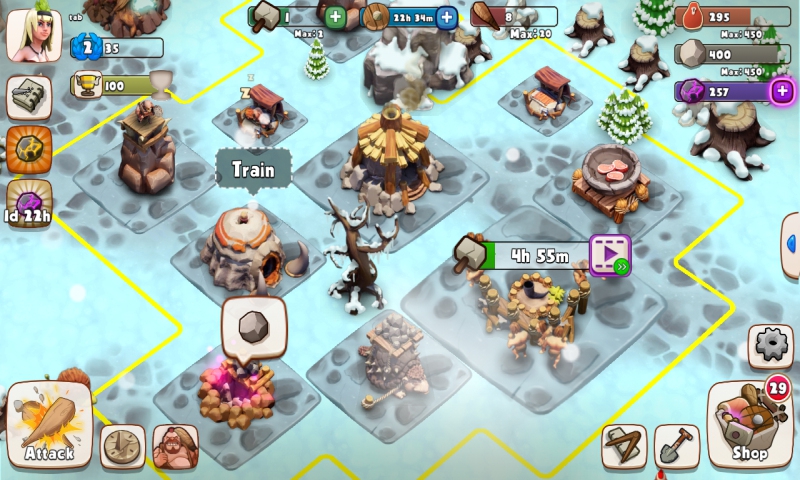The image size is (800, 480).
Task: Select the shovel tool
Action: 676,446
